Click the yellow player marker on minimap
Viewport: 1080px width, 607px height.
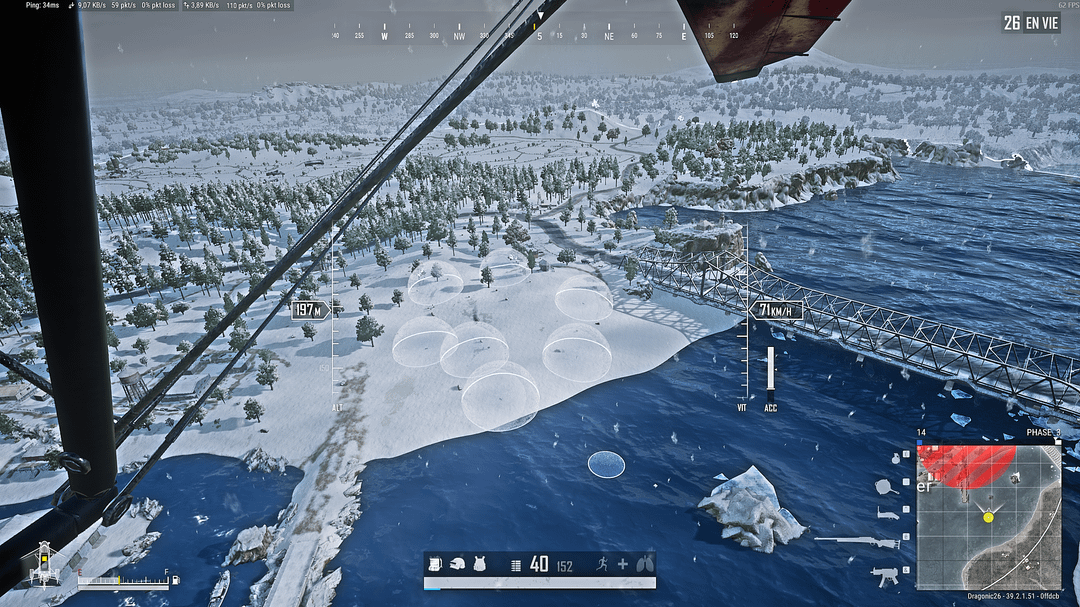pos(988,516)
